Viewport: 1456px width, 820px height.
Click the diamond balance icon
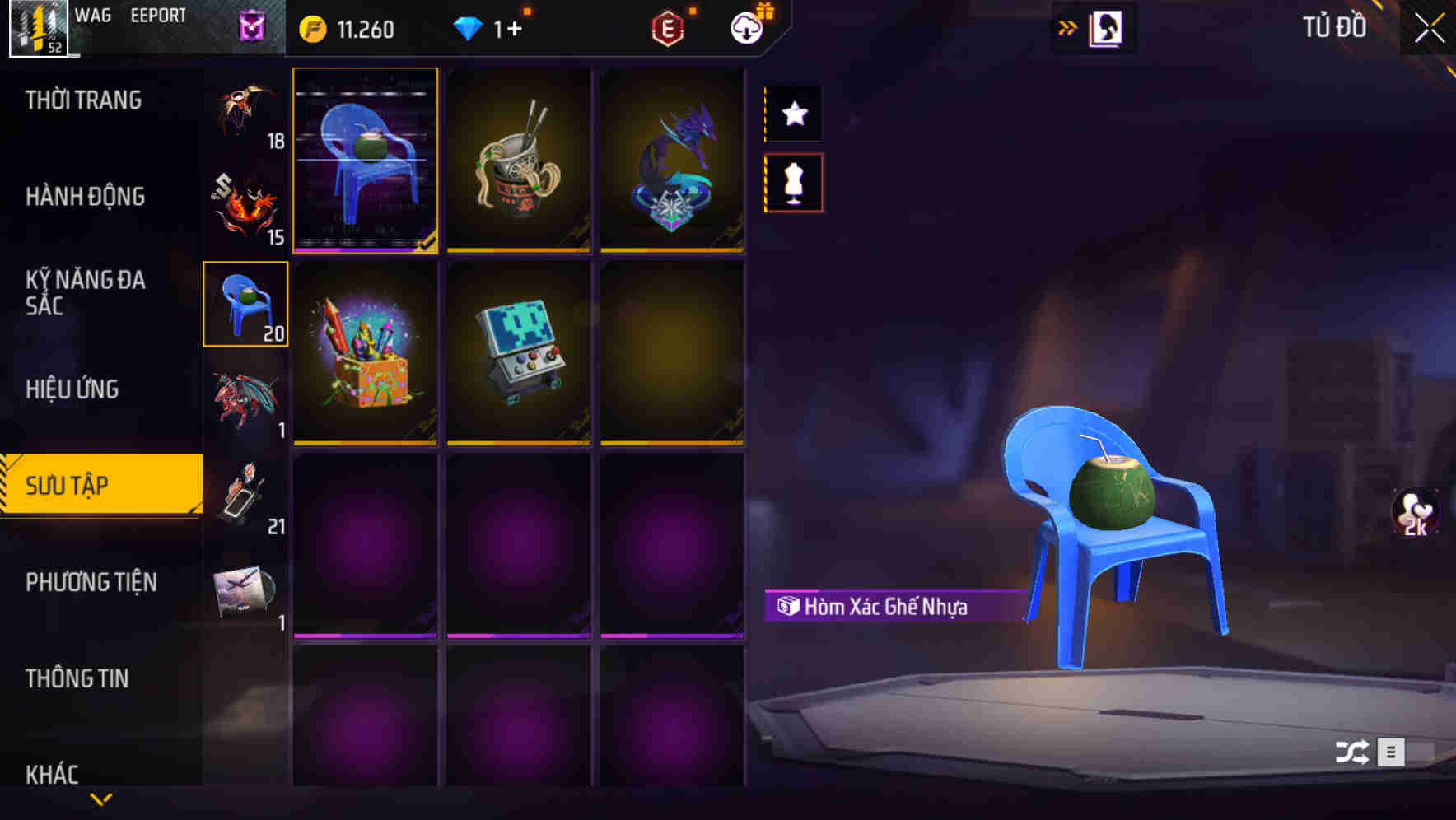pos(468,28)
